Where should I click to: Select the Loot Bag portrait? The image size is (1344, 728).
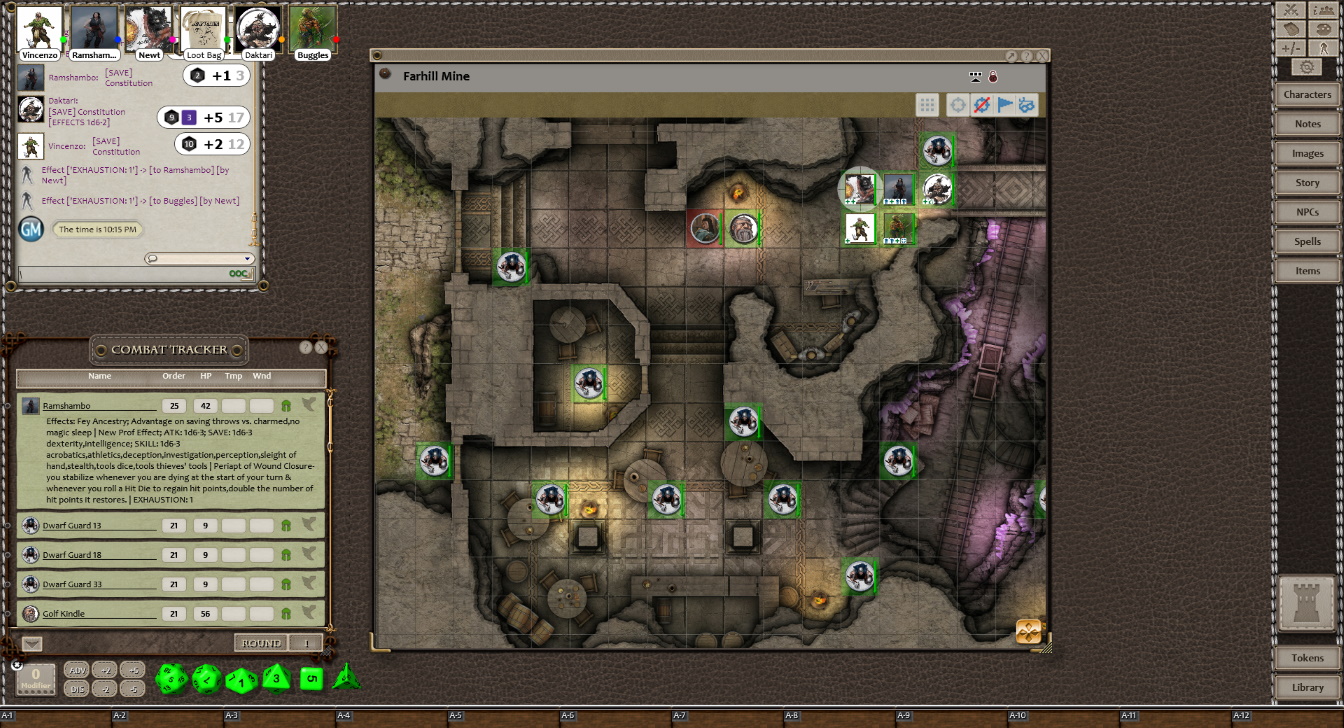203,28
